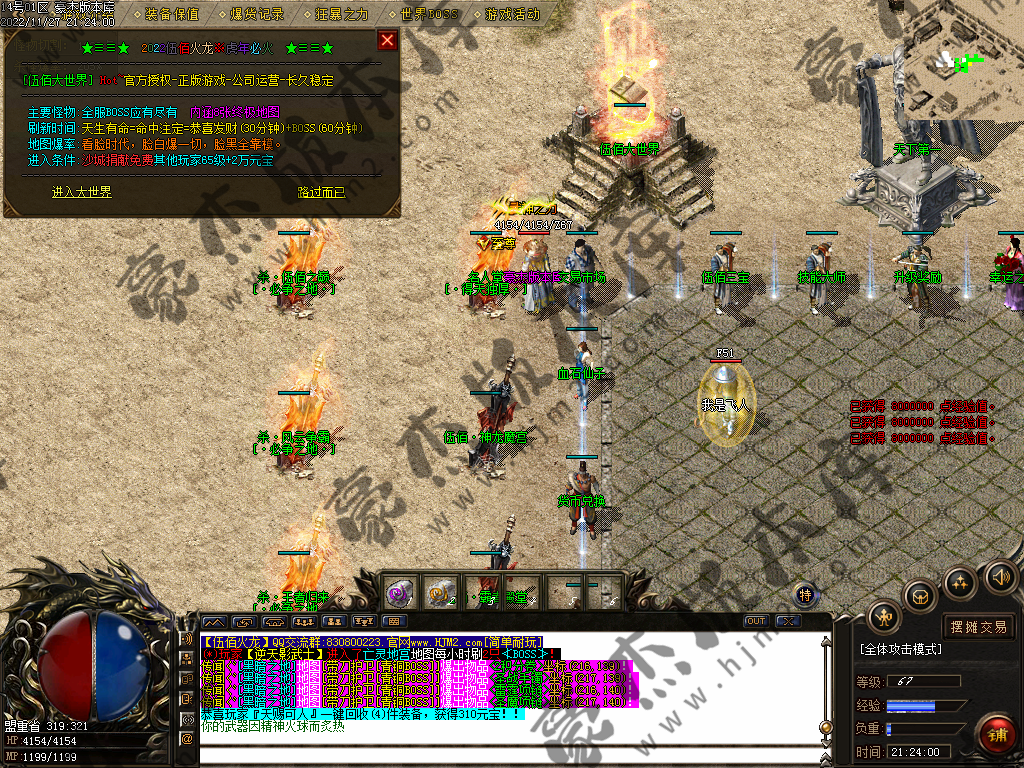
Task: Open the sparkle skills icon
Action: coord(960,581)
